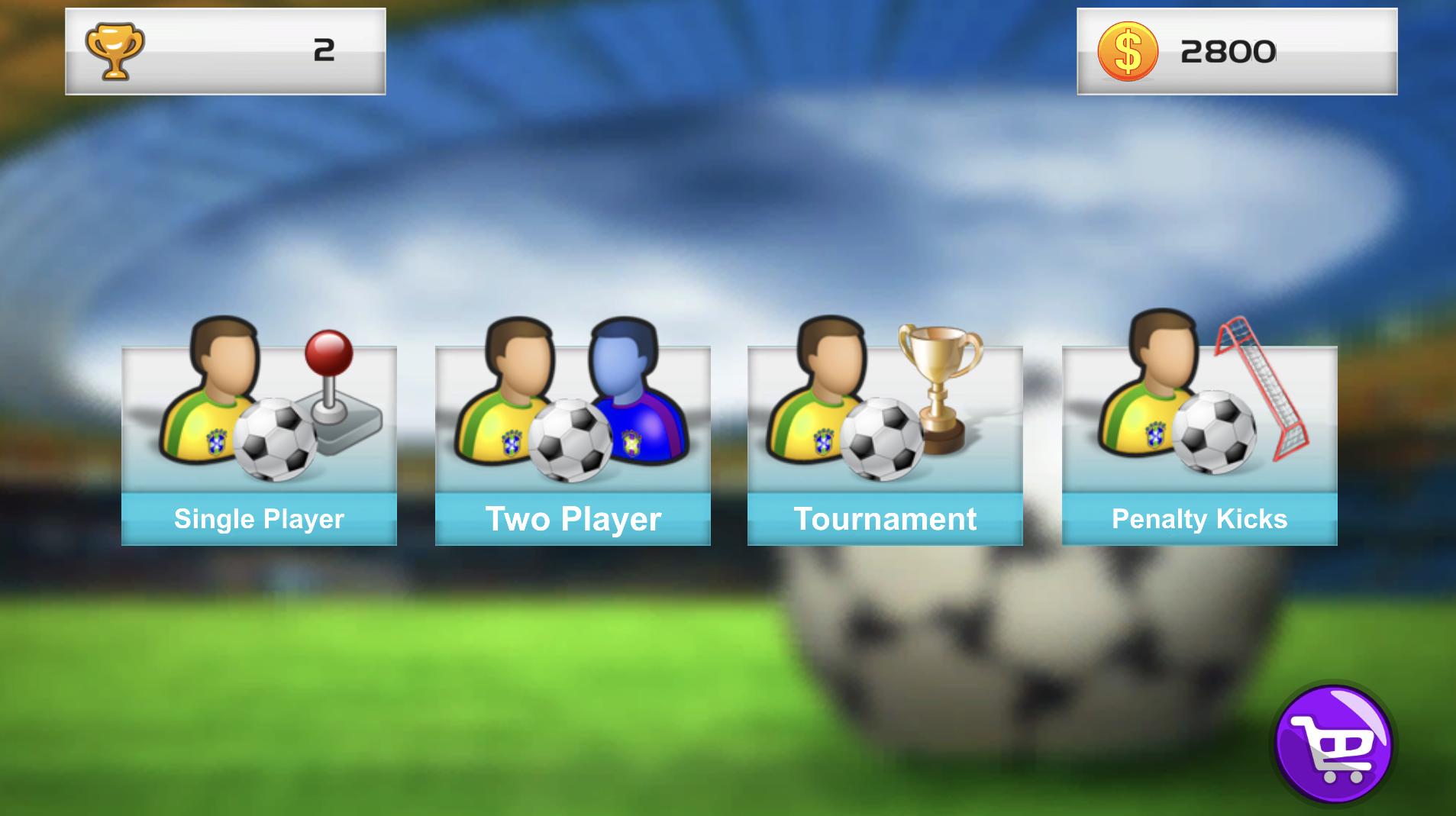1456x816 pixels.
Task: Select the Tournament label banner
Action: pos(884,519)
